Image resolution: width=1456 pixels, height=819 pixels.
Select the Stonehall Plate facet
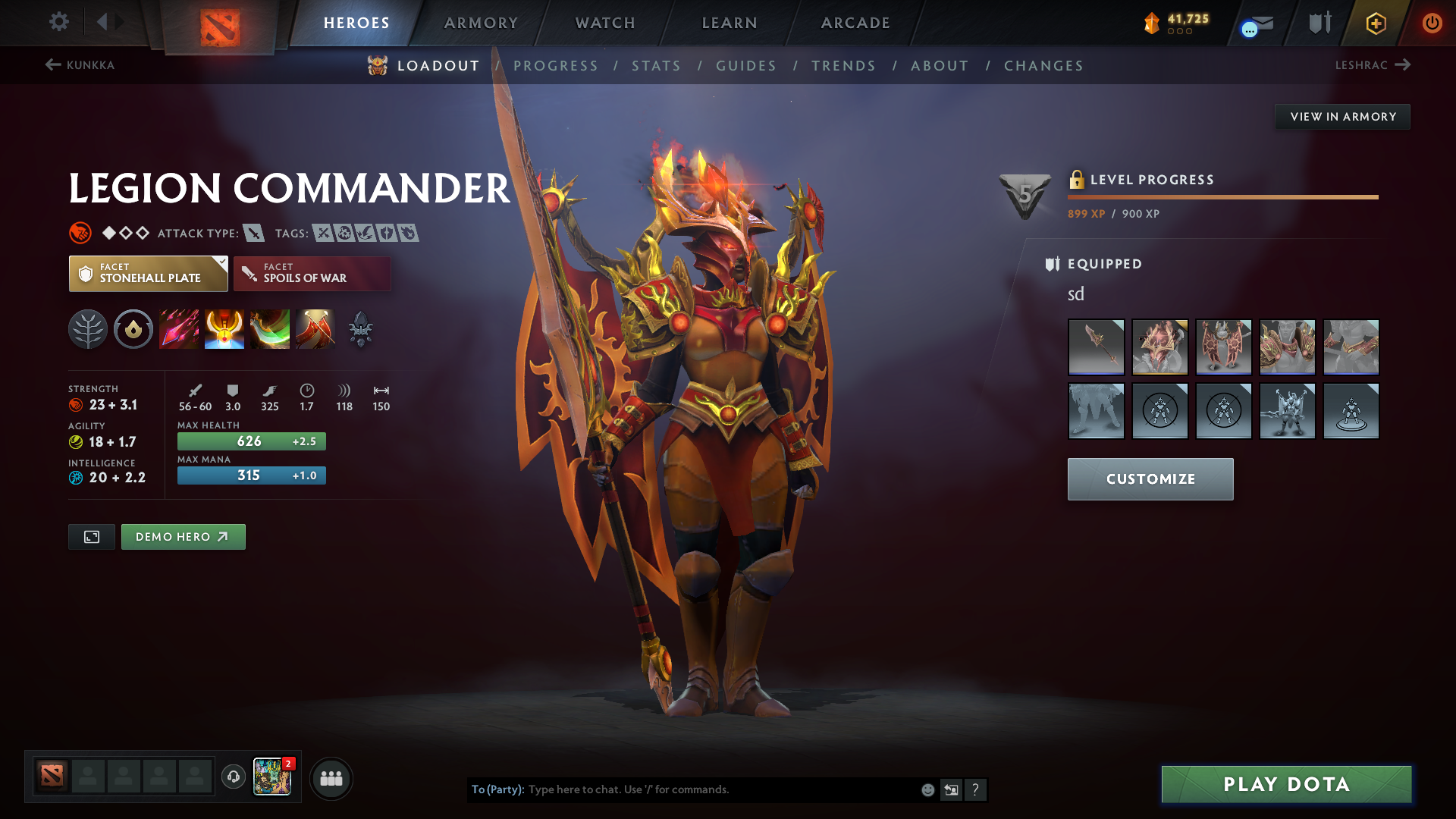tap(144, 273)
